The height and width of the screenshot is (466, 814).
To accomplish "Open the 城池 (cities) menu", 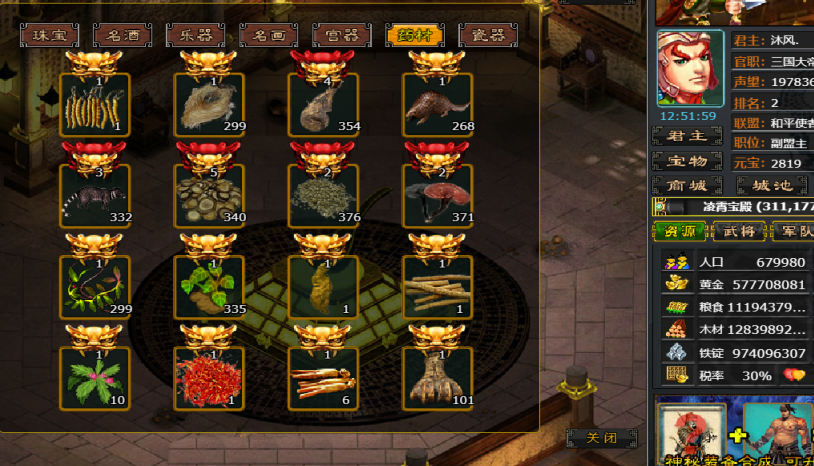I will [771, 186].
